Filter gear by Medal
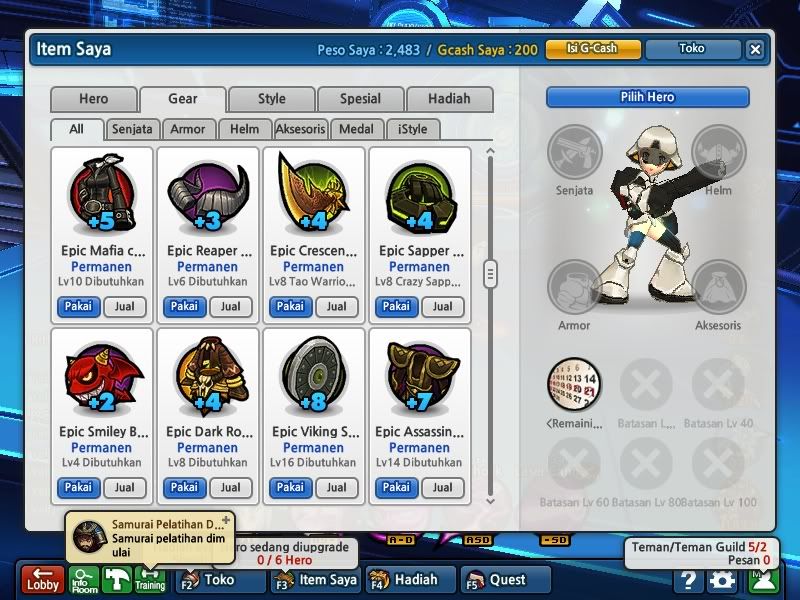 pos(357,129)
